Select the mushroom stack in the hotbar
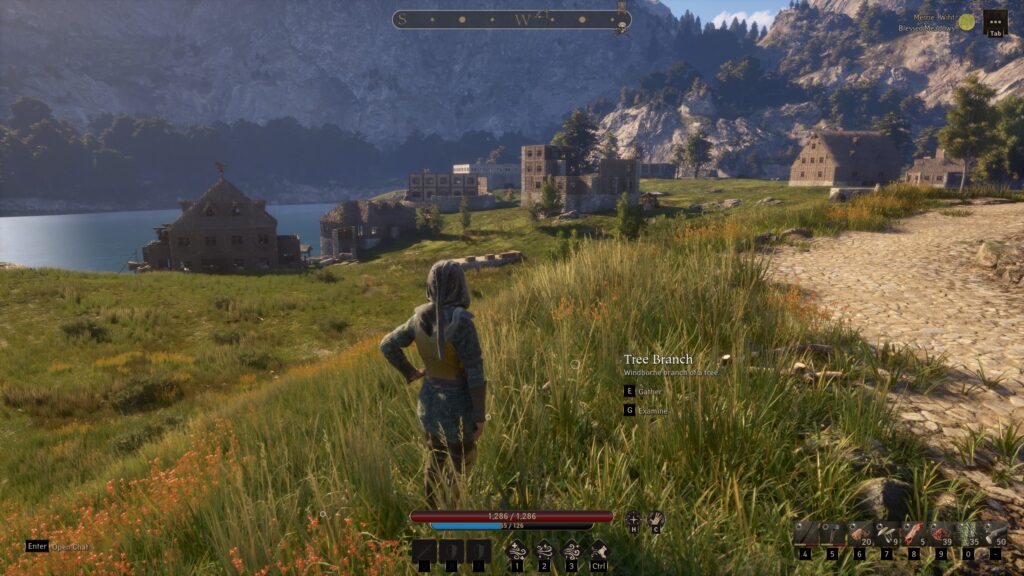The width and height of the screenshot is (1024, 576). 886,534
